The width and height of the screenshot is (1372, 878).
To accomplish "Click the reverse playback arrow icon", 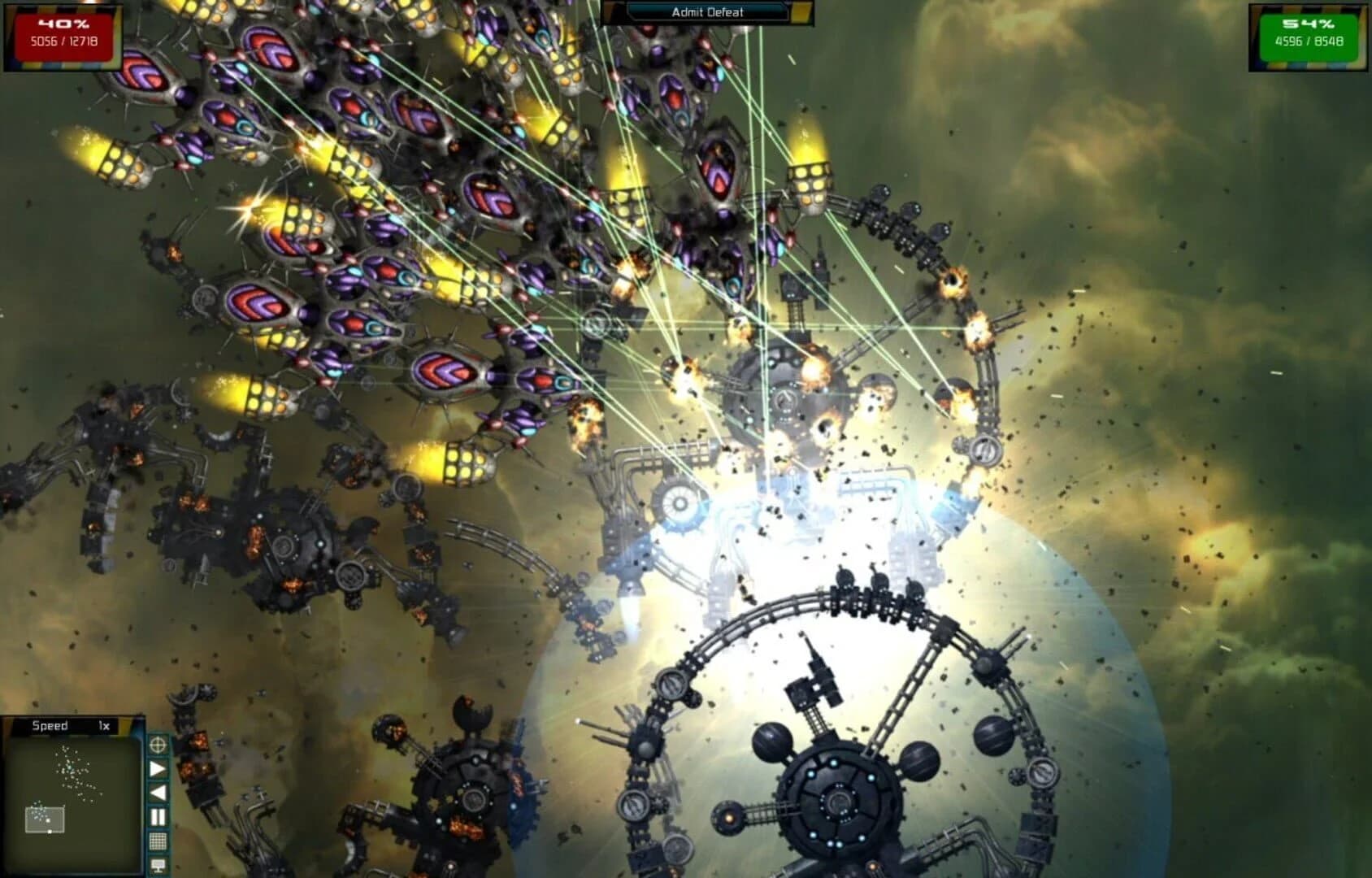I will coord(157,793).
